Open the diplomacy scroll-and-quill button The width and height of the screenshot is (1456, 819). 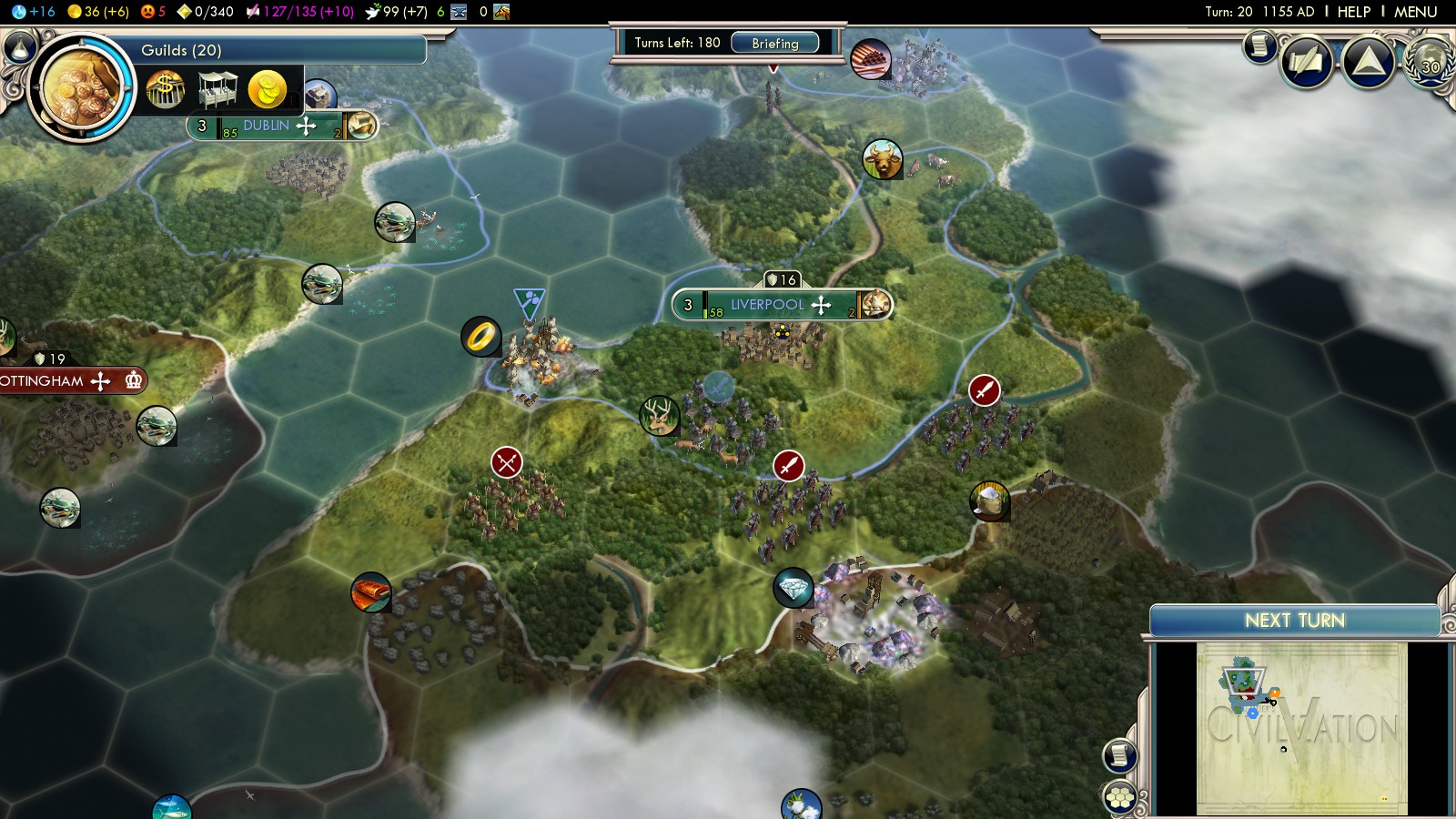click(x=1307, y=63)
